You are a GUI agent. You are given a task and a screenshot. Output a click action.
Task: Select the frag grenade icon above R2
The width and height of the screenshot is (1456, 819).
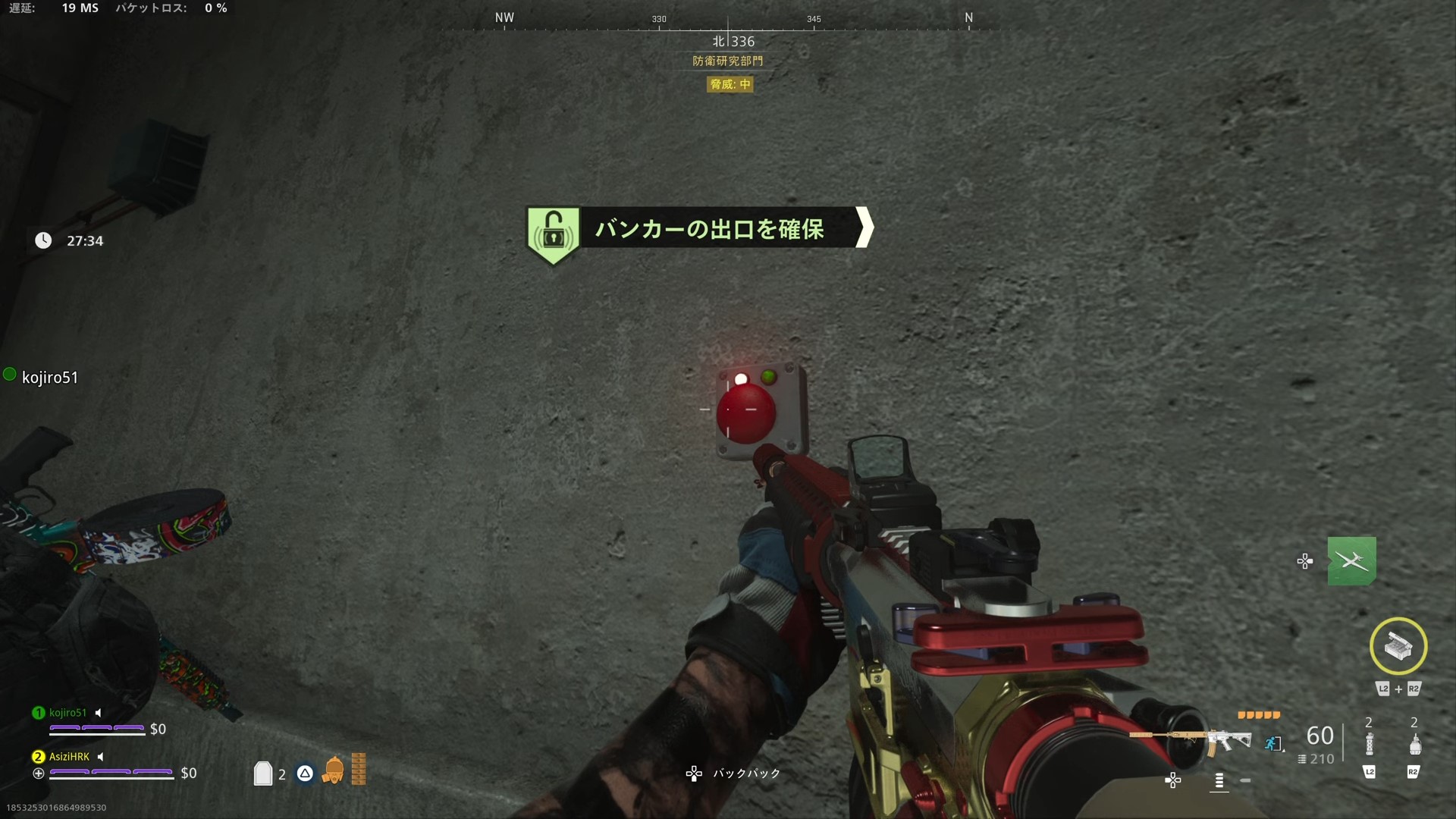pyautogui.click(x=1416, y=744)
